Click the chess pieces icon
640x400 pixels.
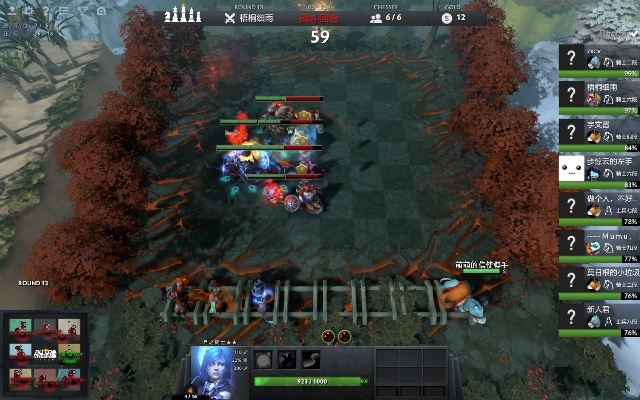coord(182,13)
